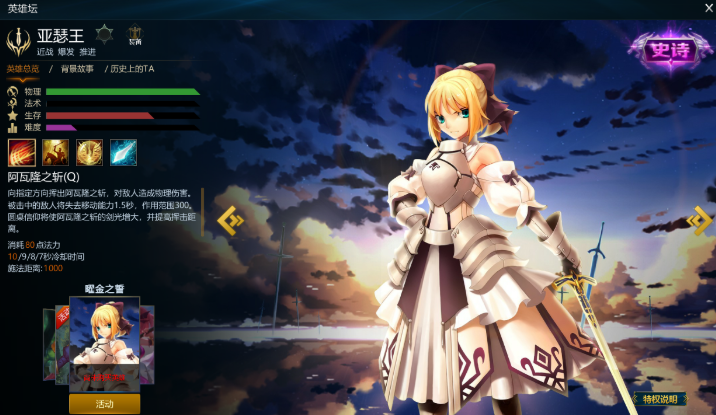716x415 pixels.
Task: Click the gold 活动 button
Action: coord(105,404)
